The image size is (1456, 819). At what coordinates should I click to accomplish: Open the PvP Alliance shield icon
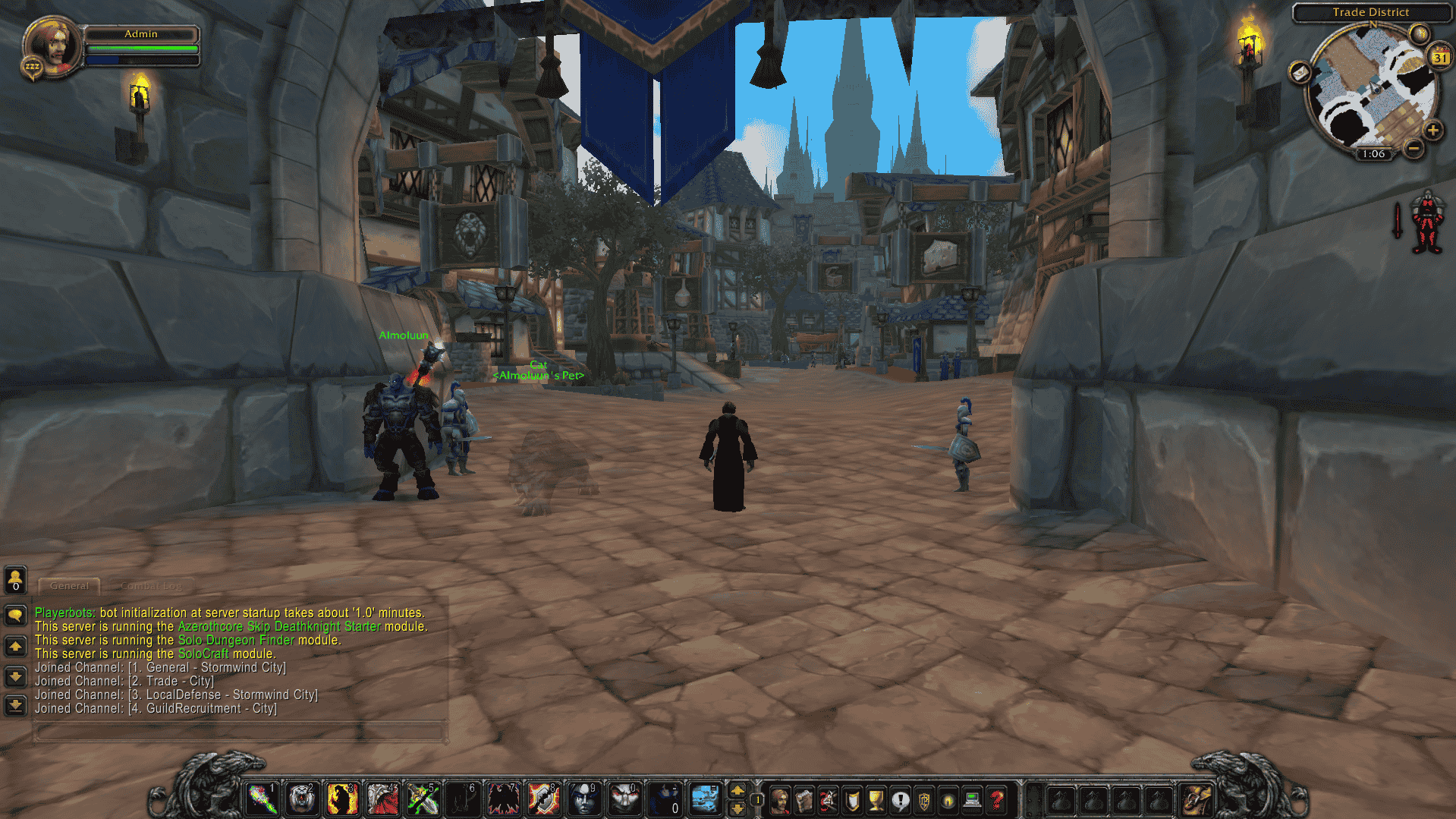(x=925, y=800)
